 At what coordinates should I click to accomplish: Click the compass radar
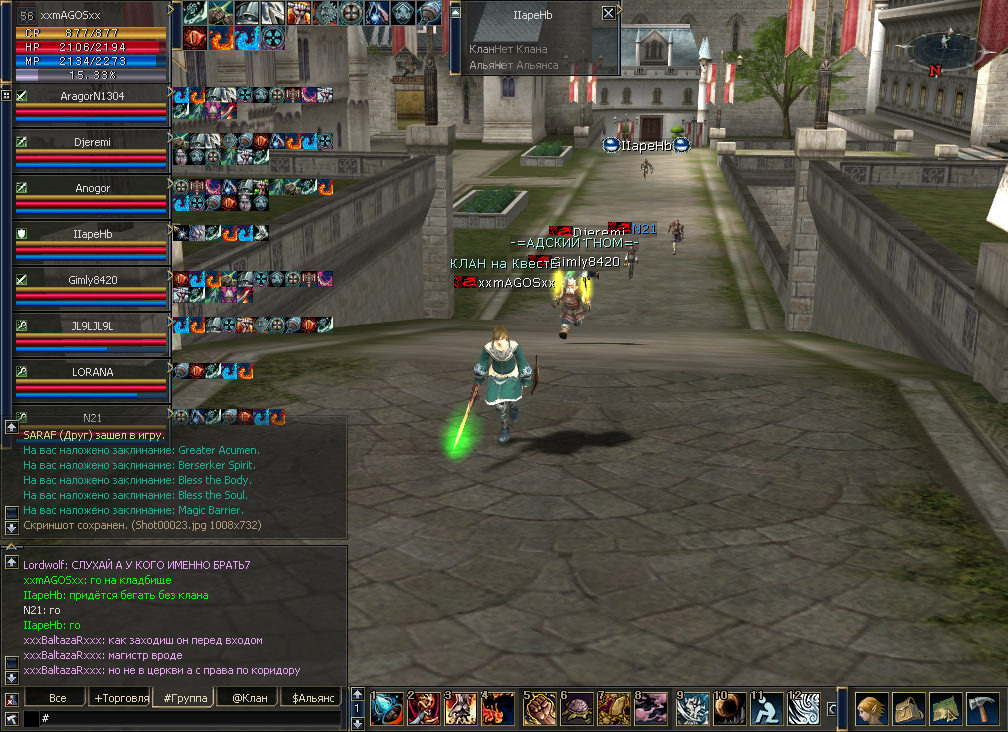point(940,48)
